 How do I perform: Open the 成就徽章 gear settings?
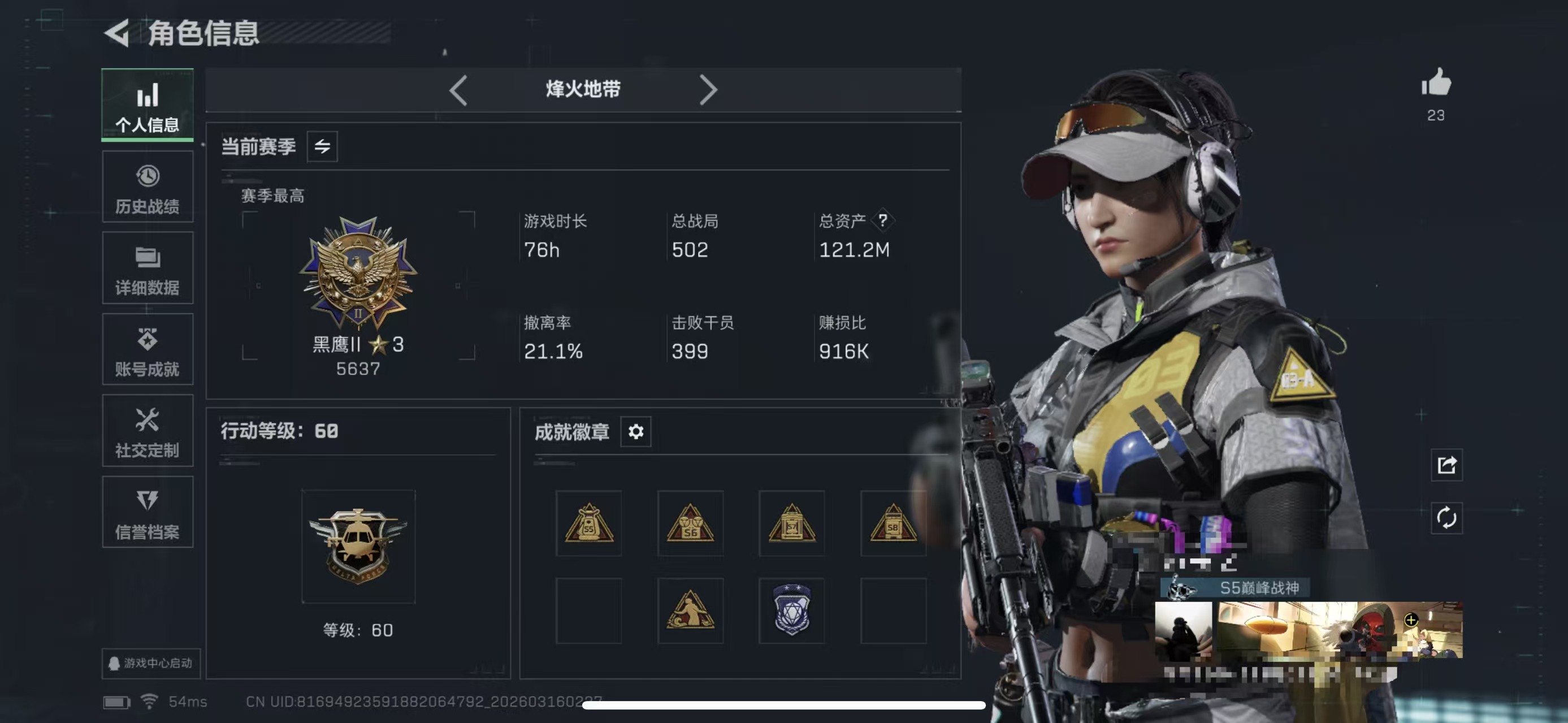pyautogui.click(x=635, y=431)
